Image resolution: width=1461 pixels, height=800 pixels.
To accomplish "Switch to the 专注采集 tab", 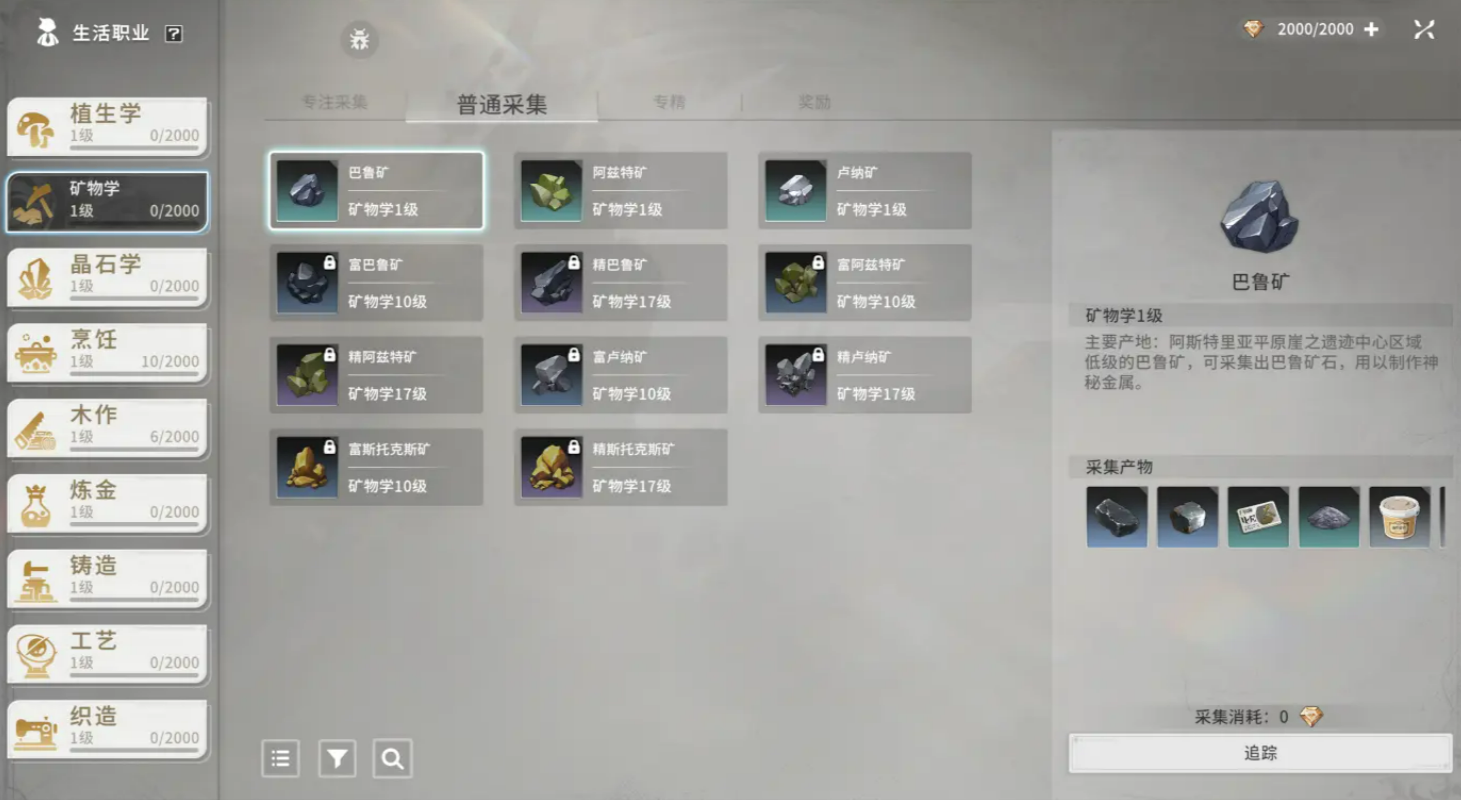I will click(x=335, y=101).
